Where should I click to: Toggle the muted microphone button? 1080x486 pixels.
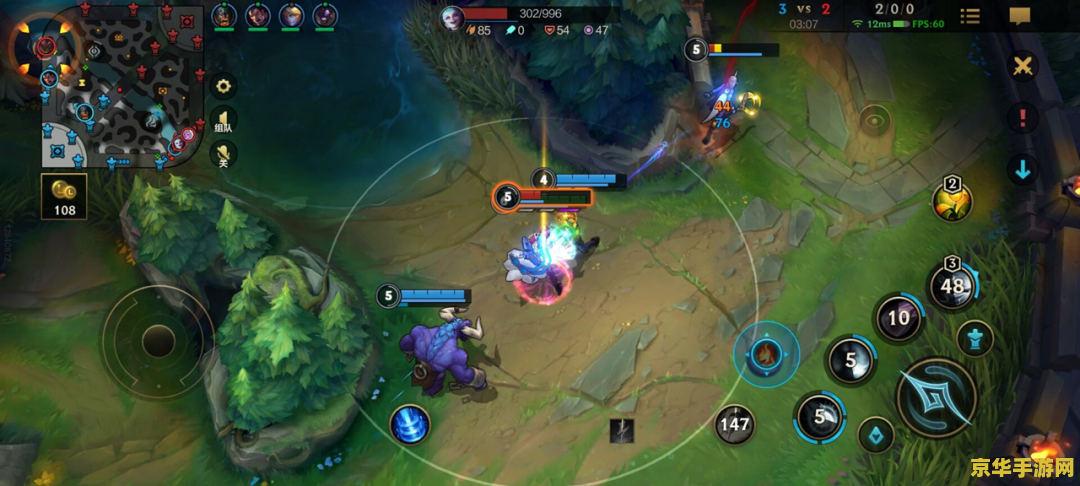(x=224, y=154)
